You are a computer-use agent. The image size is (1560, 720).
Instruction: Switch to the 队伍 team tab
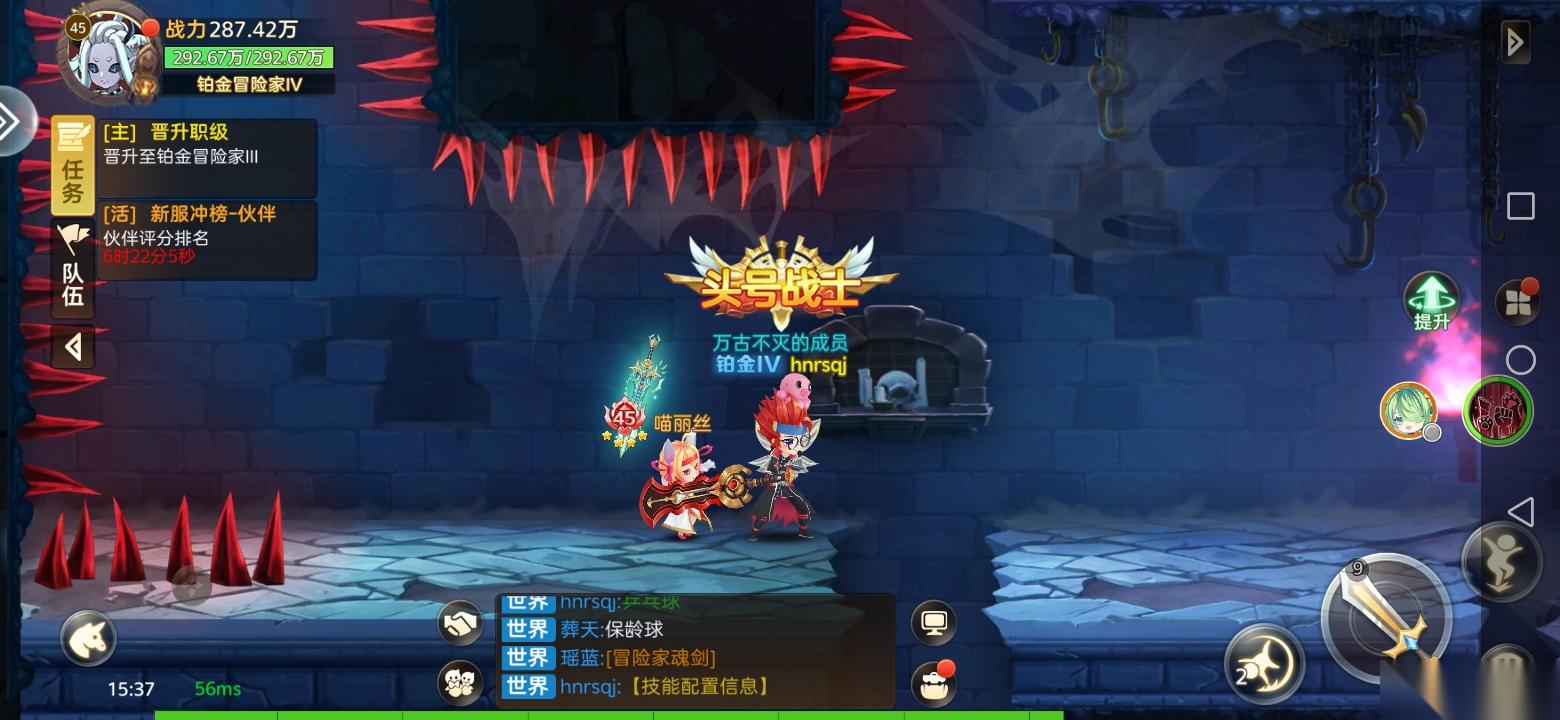pyautogui.click(x=73, y=267)
